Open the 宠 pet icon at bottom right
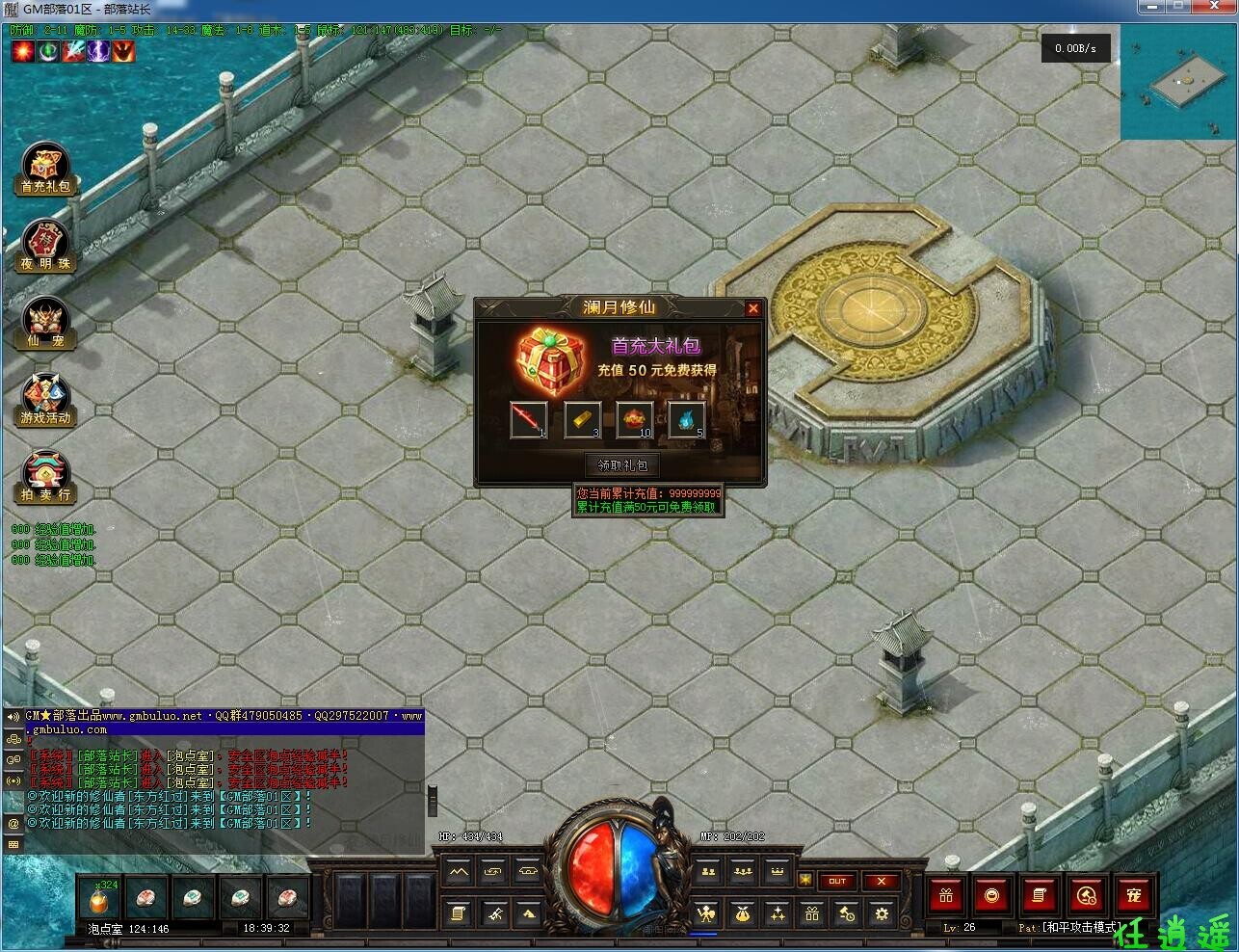The width and height of the screenshot is (1239, 952). coord(1135,894)
